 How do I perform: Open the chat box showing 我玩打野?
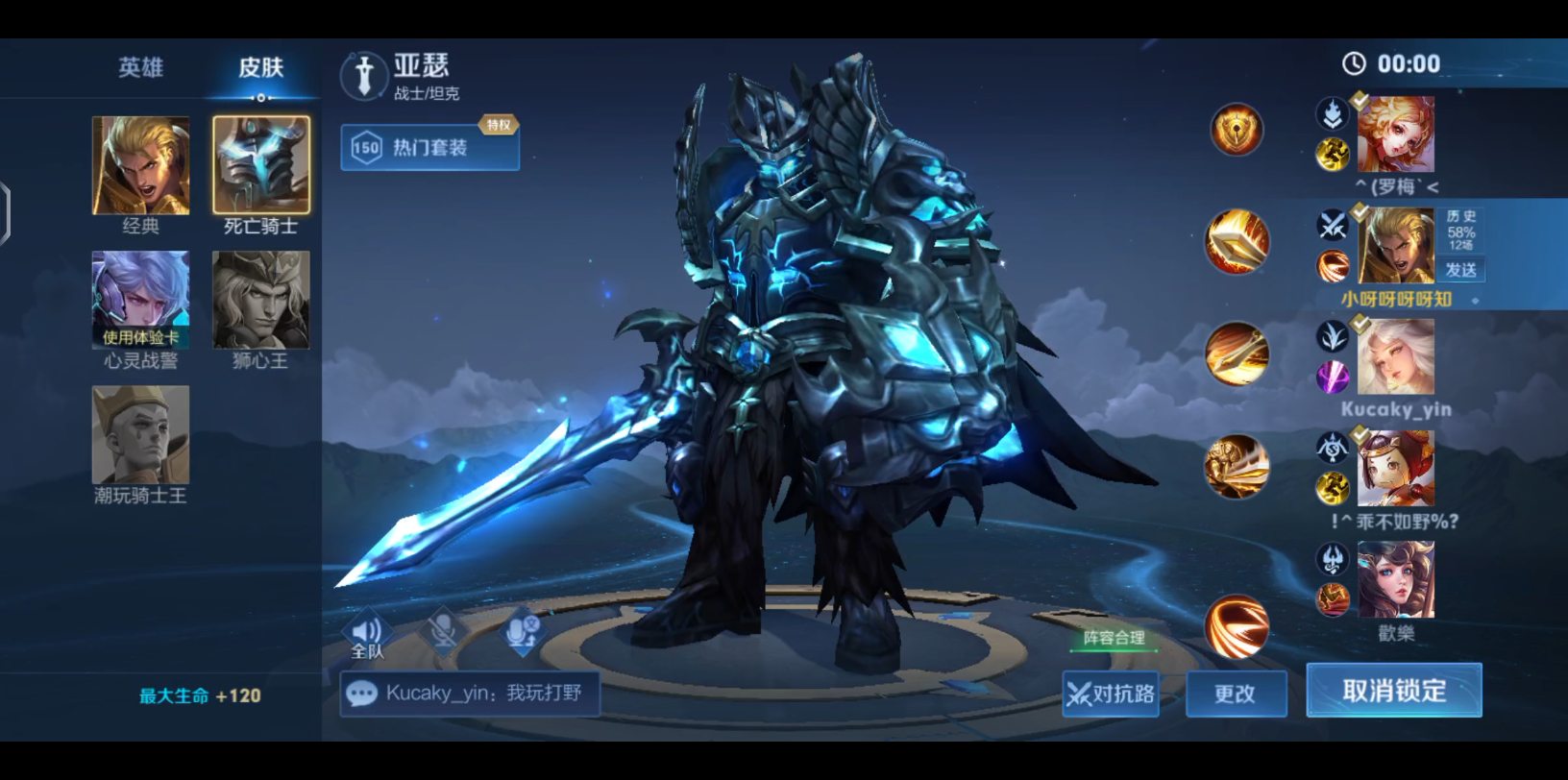(x=470, y=694)
